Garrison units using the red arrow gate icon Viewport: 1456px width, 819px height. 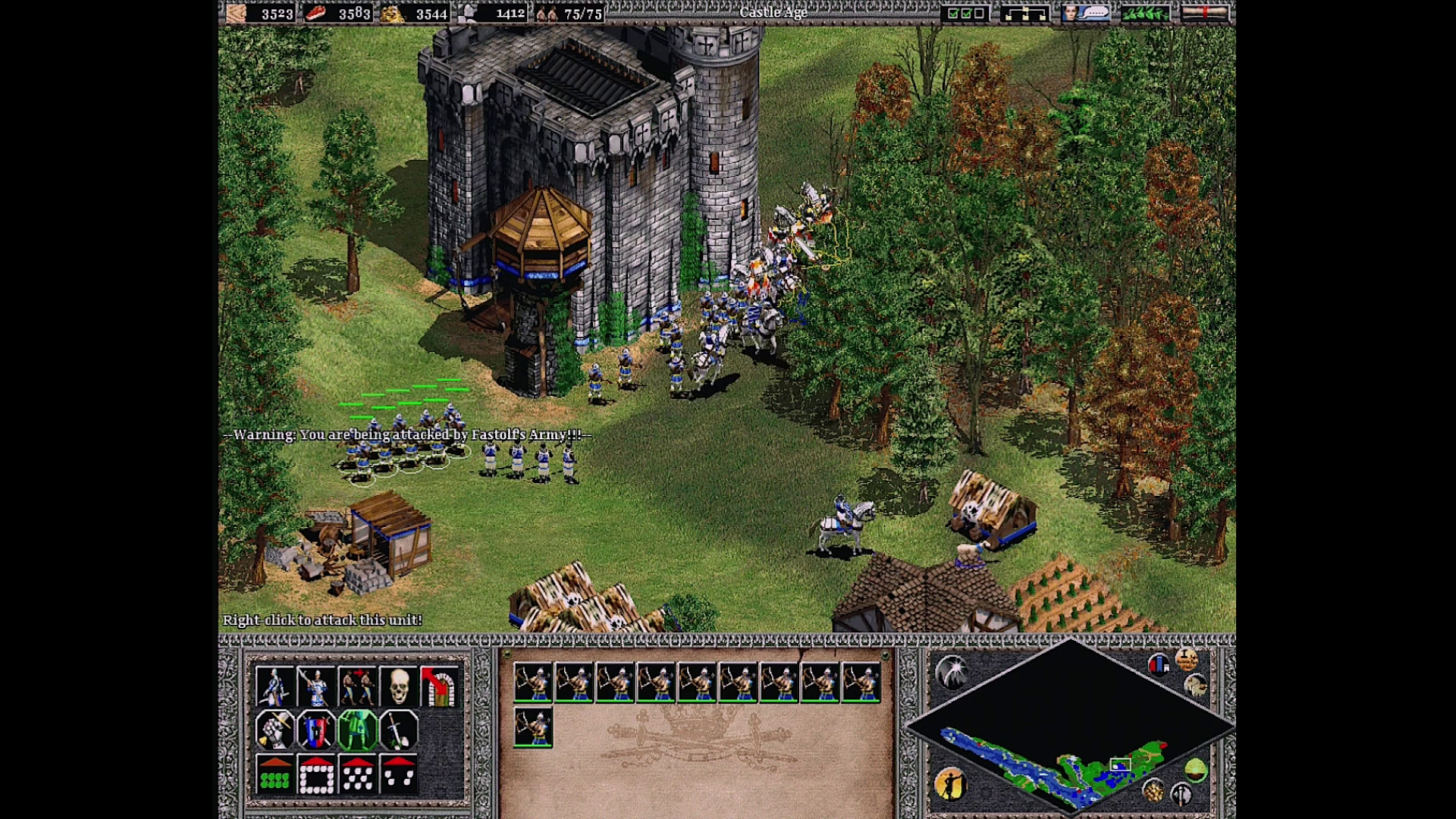click(439, 687)
